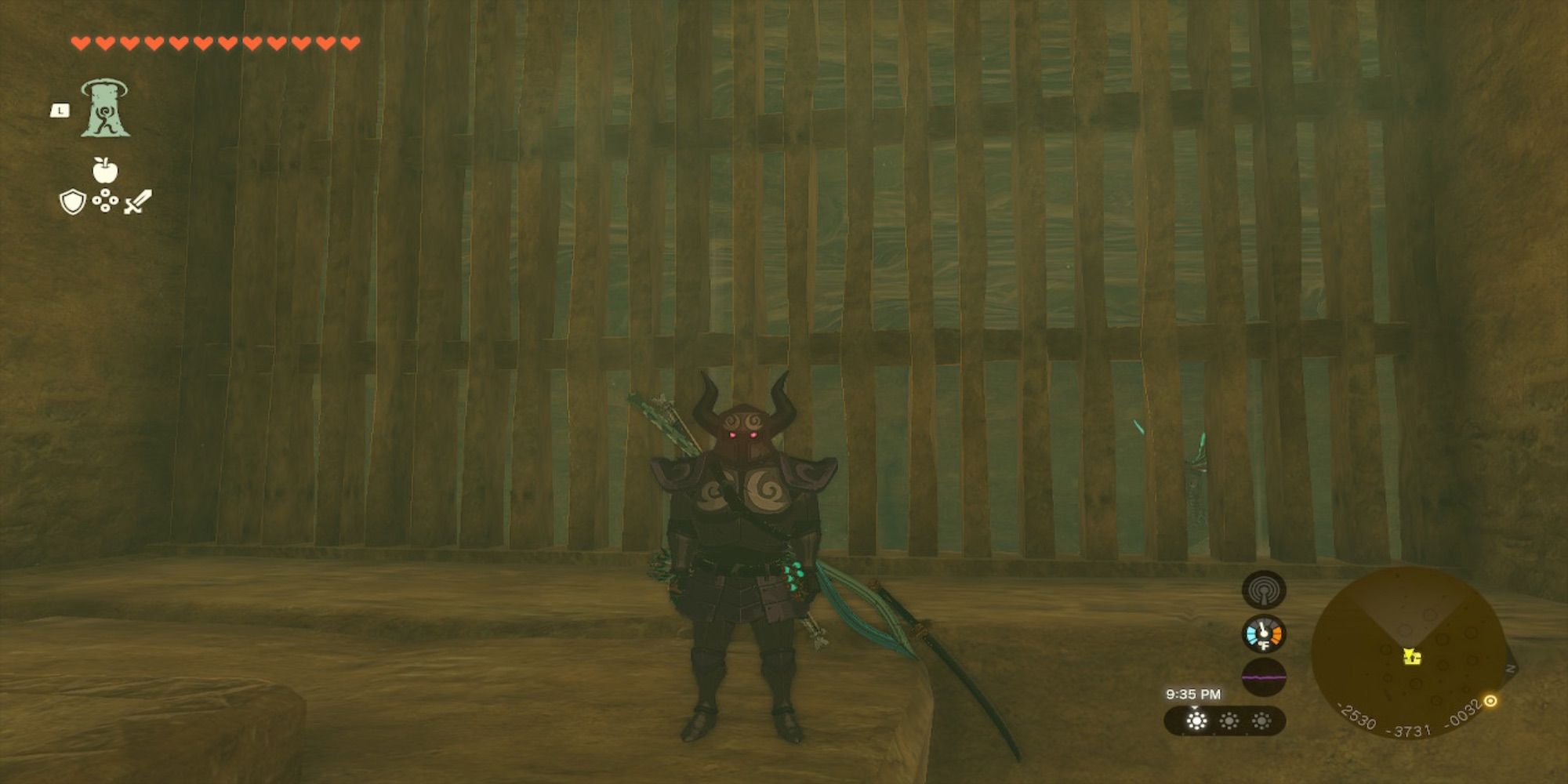Select the shield icon
Viewport: 1568px width, 784px height.
pos(73,202)
